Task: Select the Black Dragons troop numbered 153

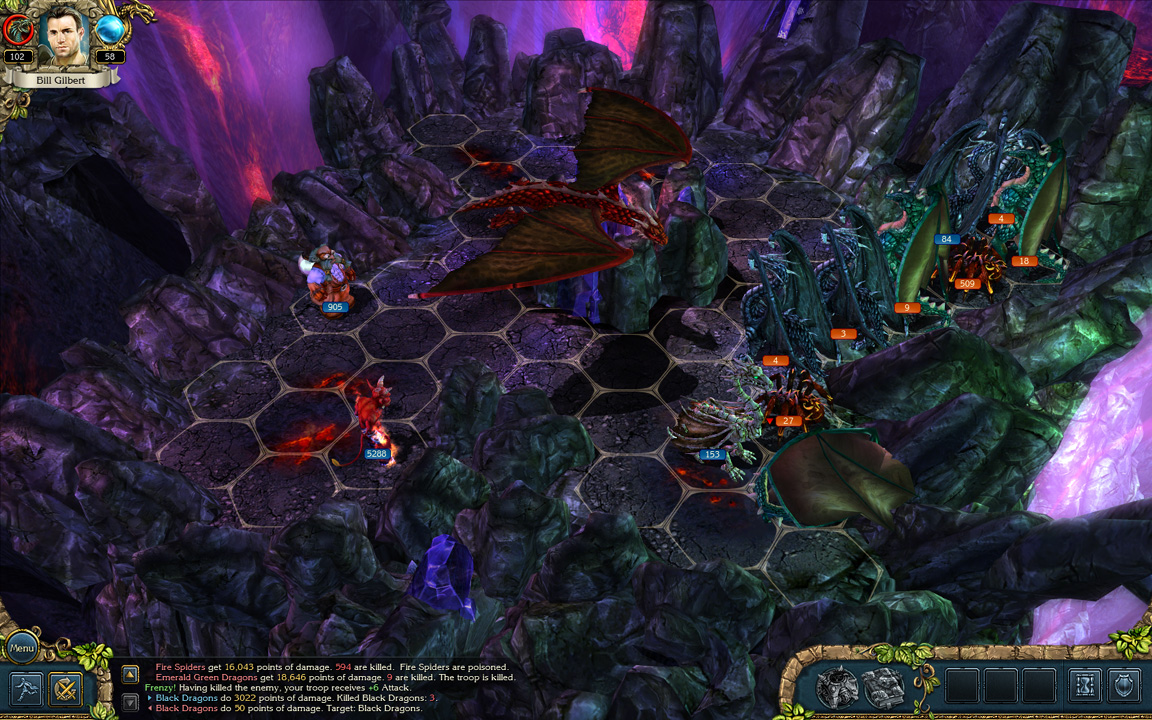Action: coord(712,430)
